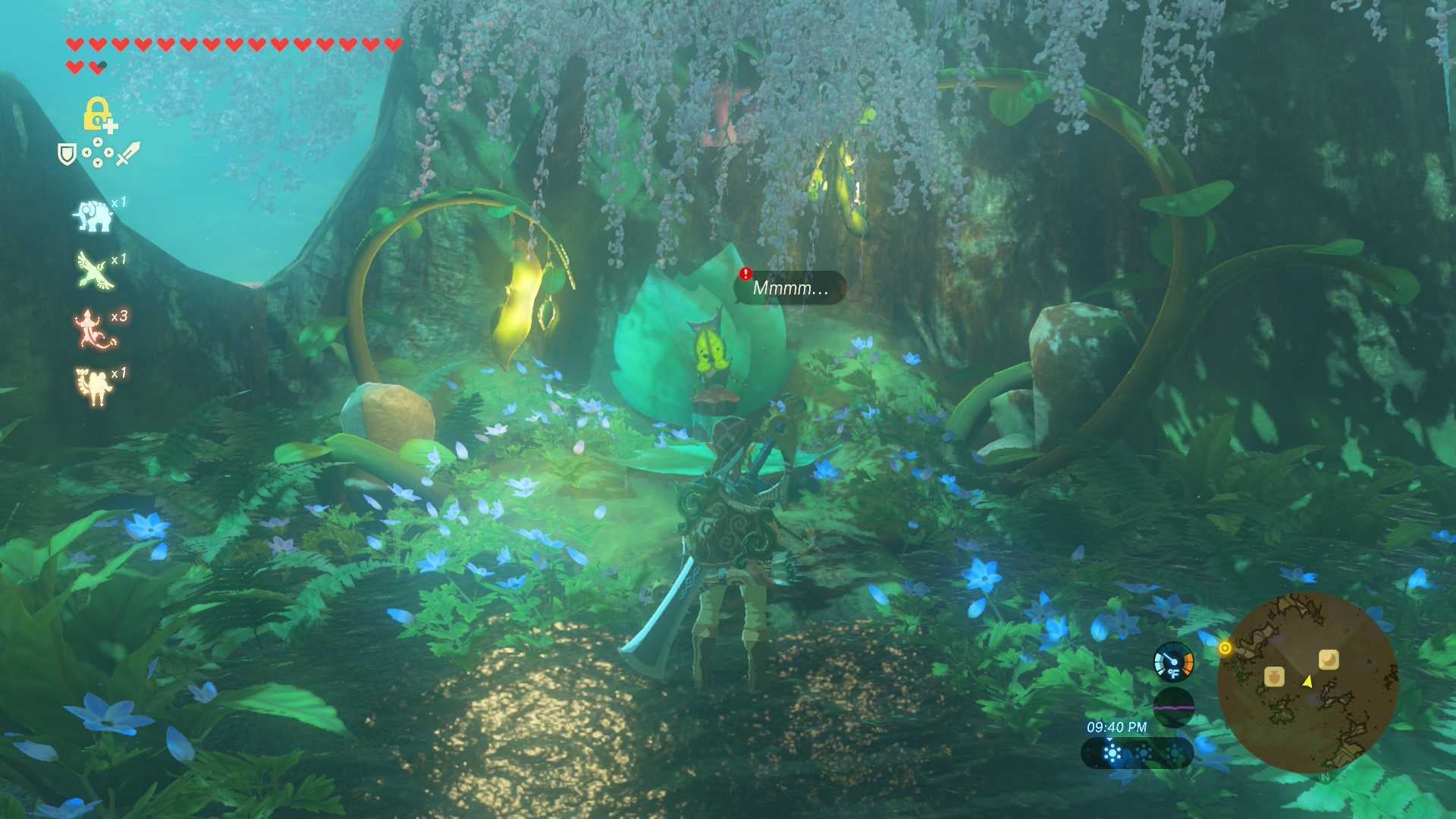
Task: Toggle the yellow weapon lock icon
Action: [x=97, y=112]
